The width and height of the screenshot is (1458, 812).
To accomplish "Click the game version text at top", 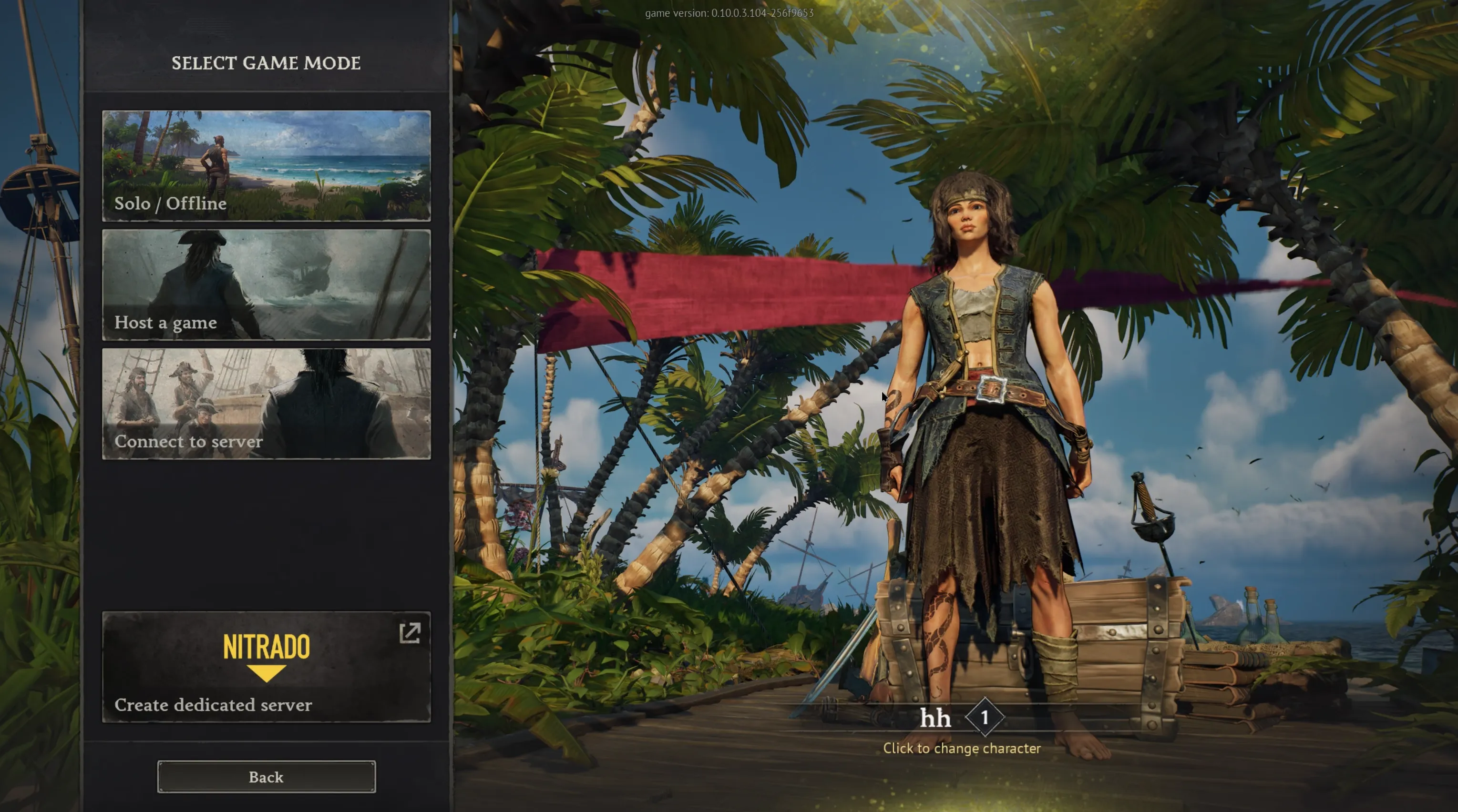I will coord(729,12).
